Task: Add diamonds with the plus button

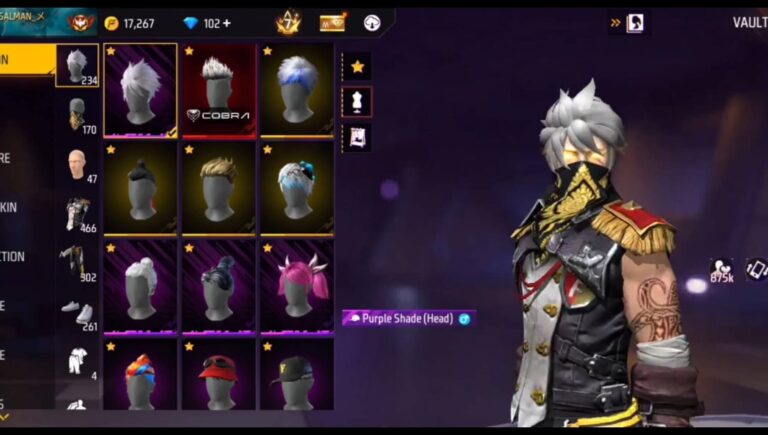Action: click(226, 23)
